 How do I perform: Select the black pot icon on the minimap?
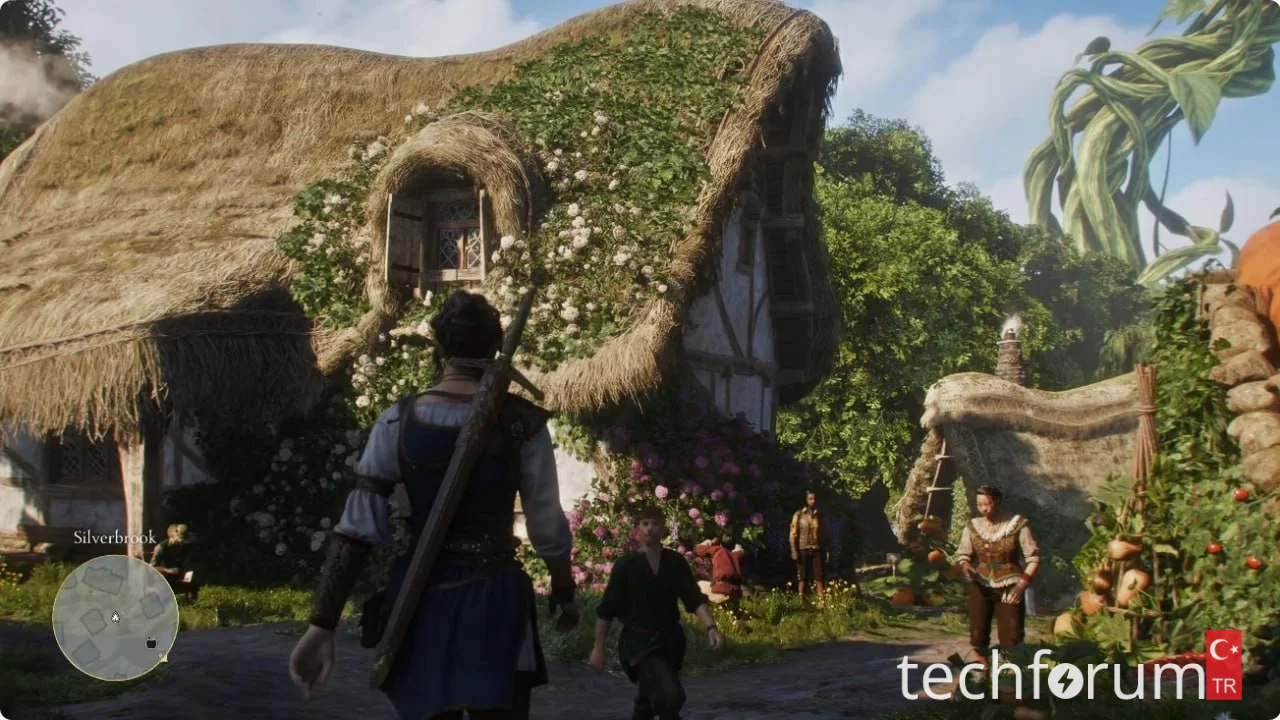tap(150, 642)
